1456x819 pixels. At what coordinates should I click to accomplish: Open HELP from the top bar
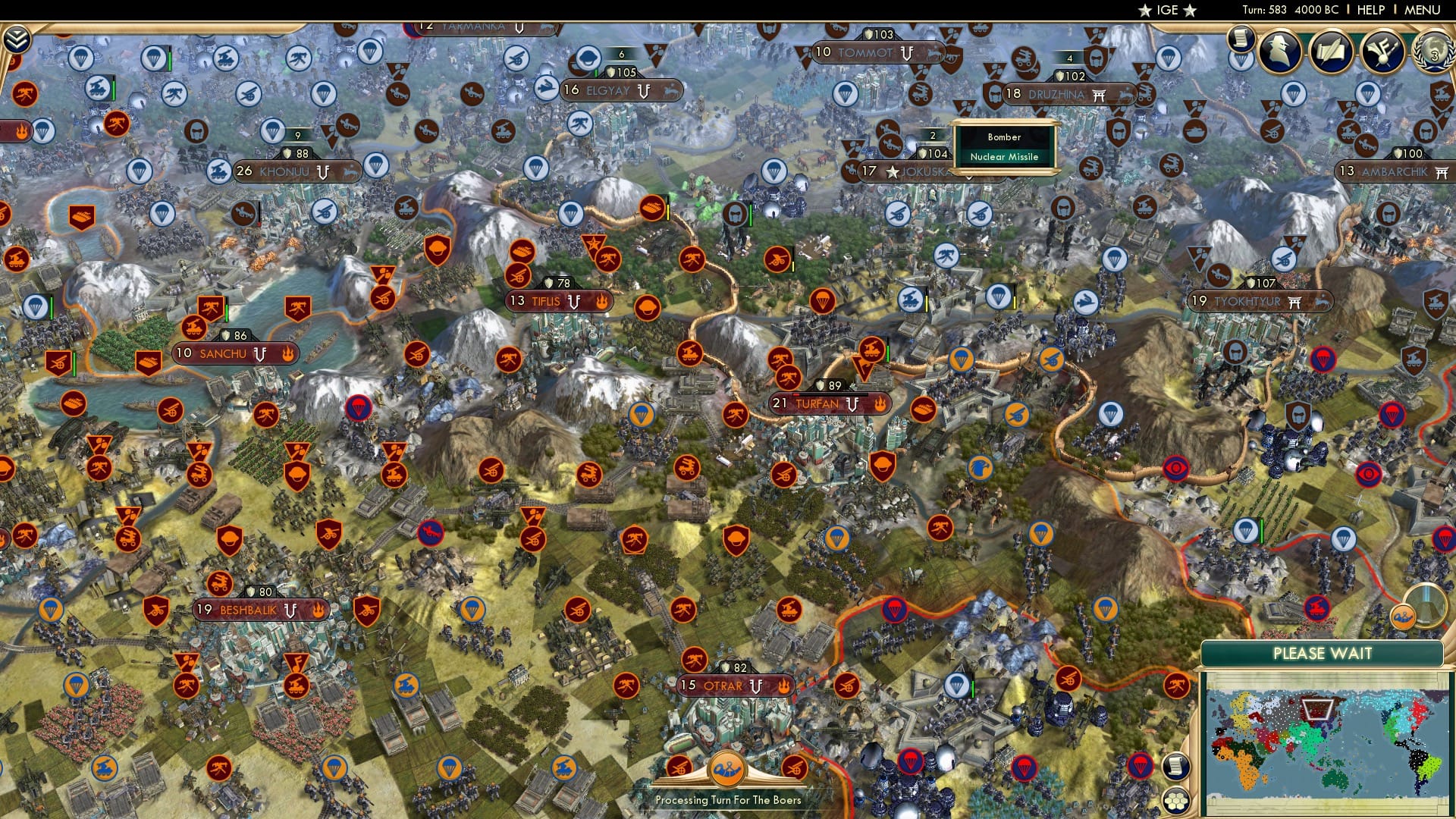click(x=1370, y=10)
